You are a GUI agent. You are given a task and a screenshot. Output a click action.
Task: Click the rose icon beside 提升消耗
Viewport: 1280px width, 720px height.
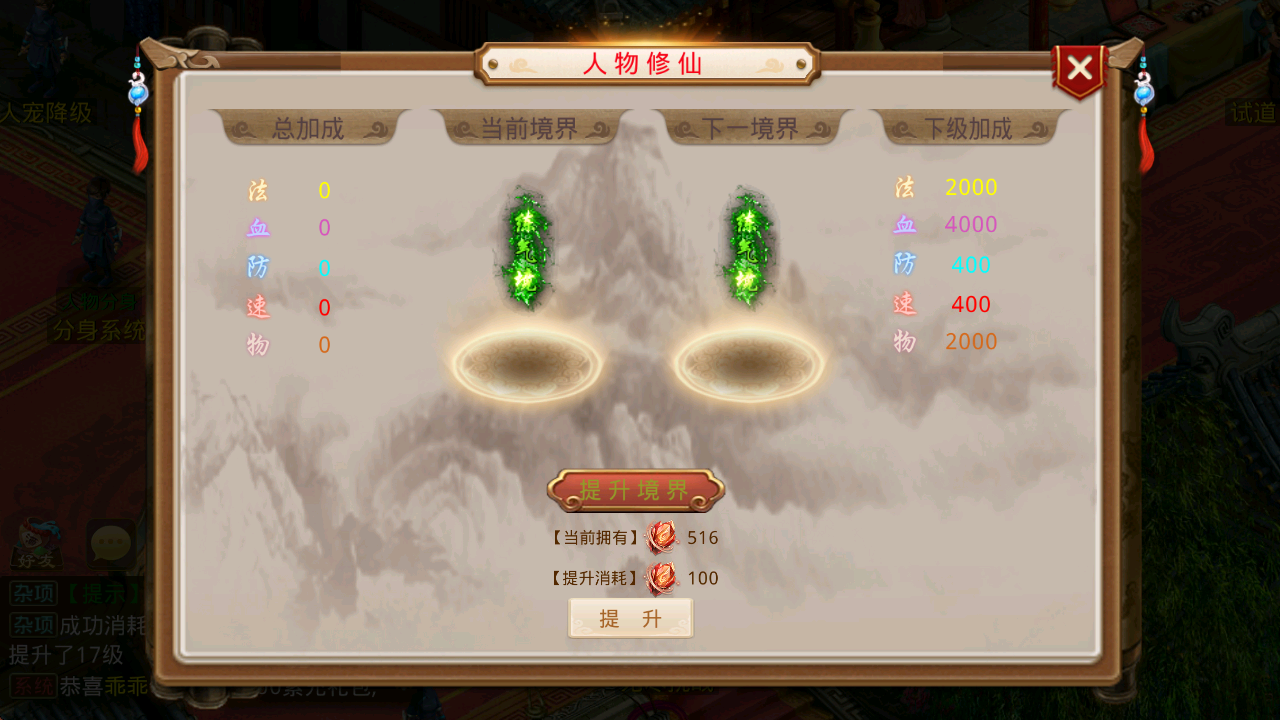tap(660, 578)
